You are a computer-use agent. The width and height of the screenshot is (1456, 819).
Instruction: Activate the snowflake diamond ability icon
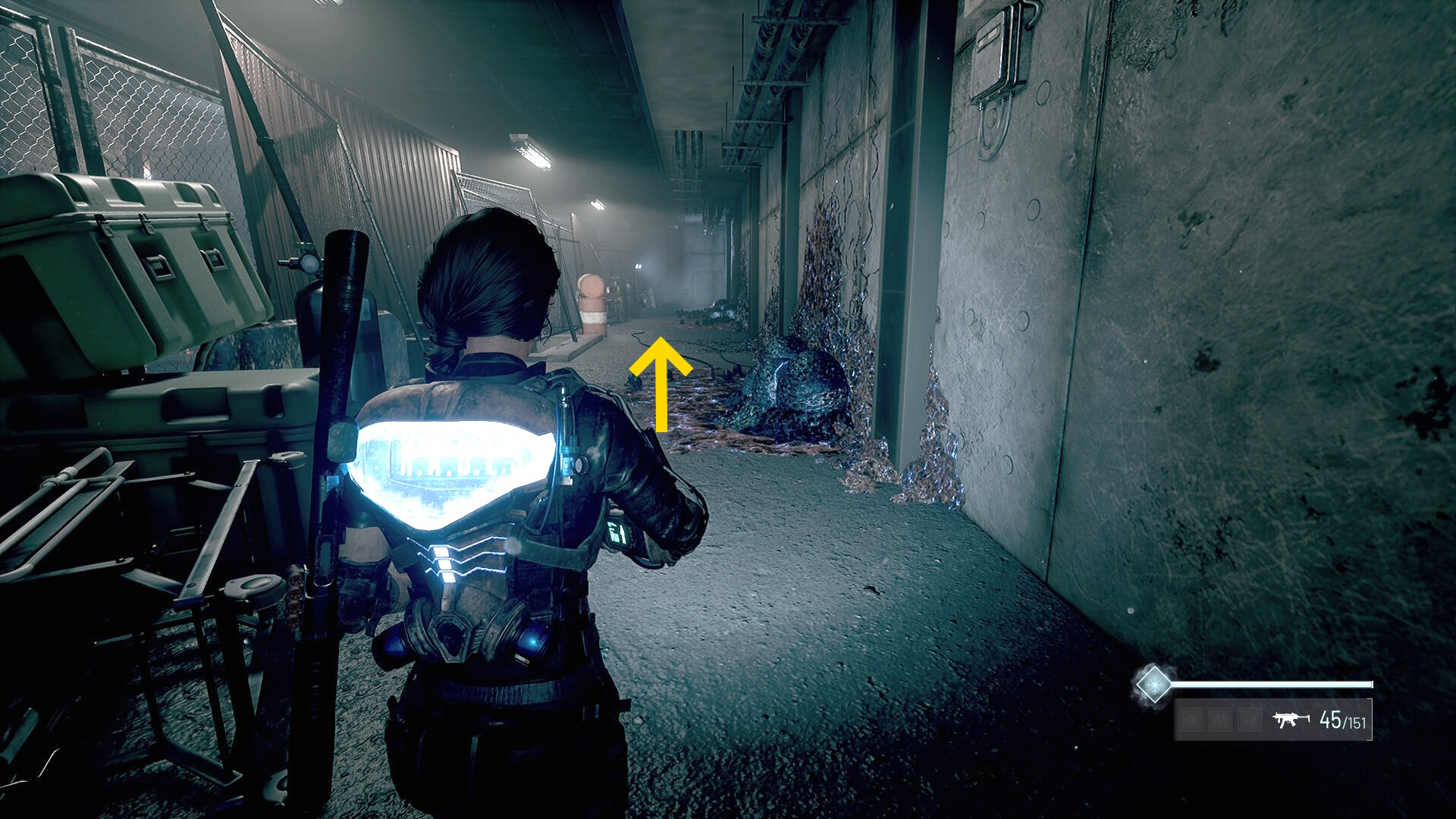click(x=1153, y=684)
